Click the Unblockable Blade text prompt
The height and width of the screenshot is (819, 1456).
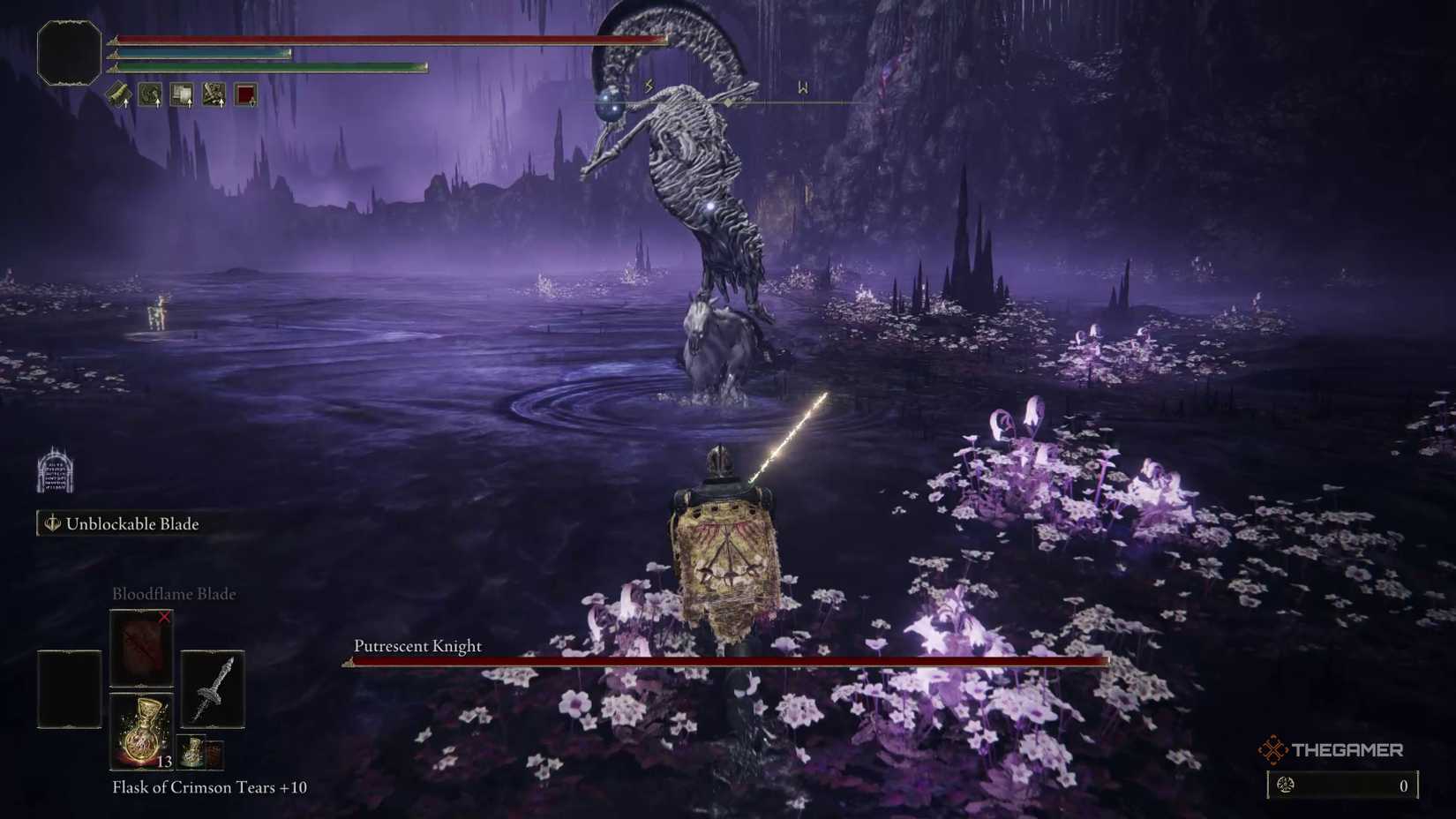pyautogui.click(x=132, y=523)
